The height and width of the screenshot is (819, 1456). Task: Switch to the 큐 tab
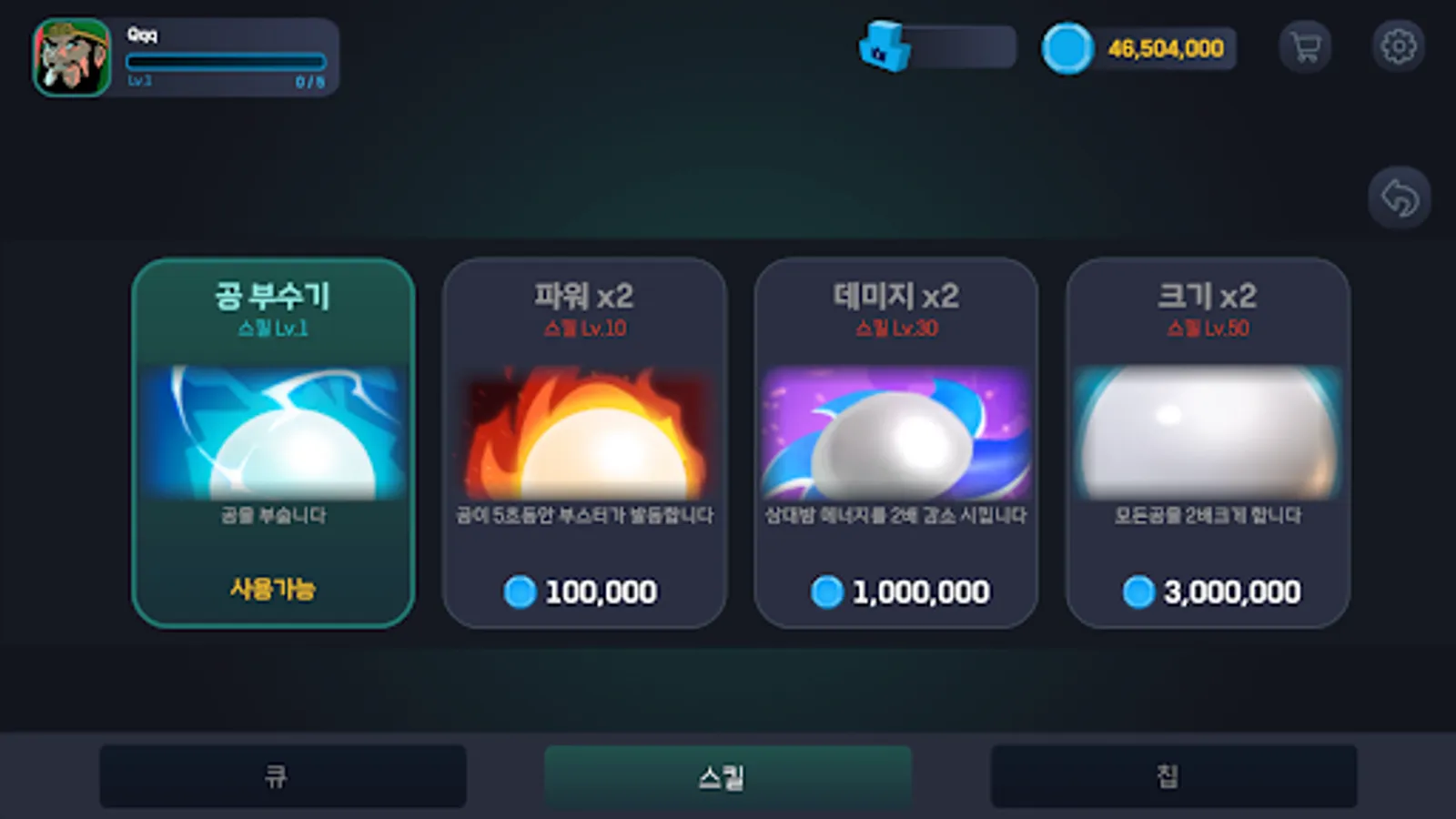pyautogui.click(x=282, y=775)
